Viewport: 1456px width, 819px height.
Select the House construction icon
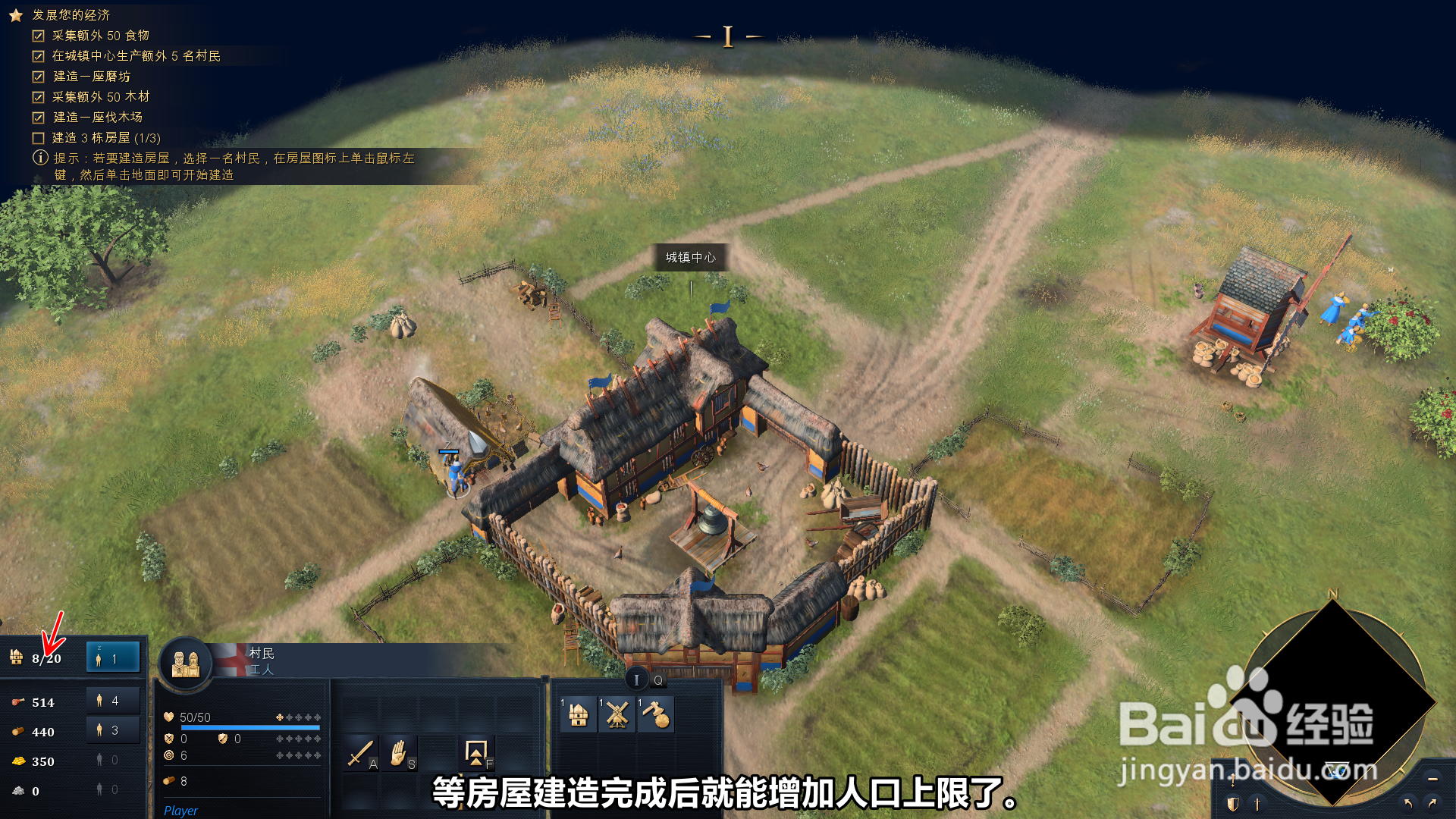(x=578, y=714)
